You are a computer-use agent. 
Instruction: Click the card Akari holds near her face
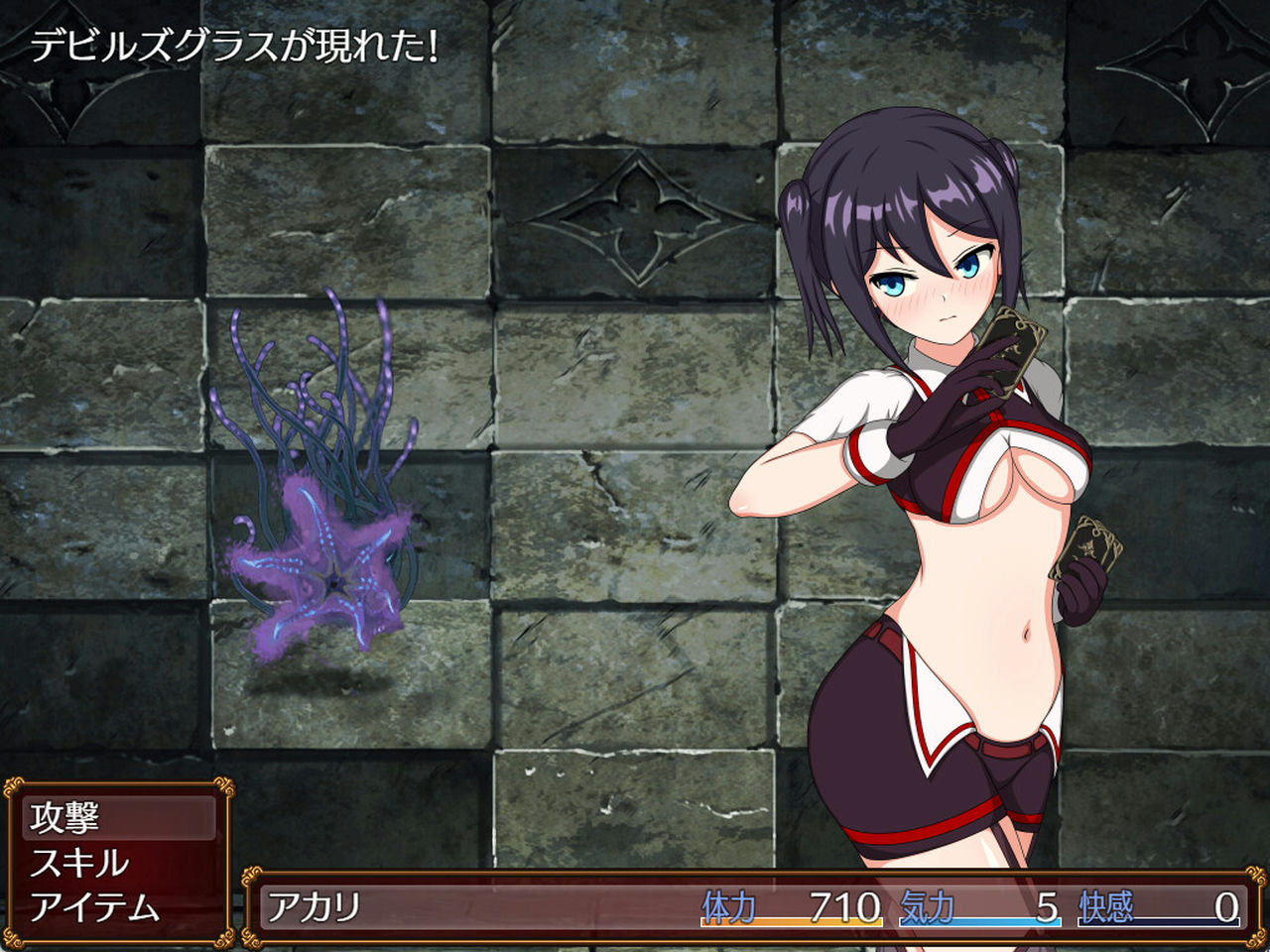[1012, 352]
